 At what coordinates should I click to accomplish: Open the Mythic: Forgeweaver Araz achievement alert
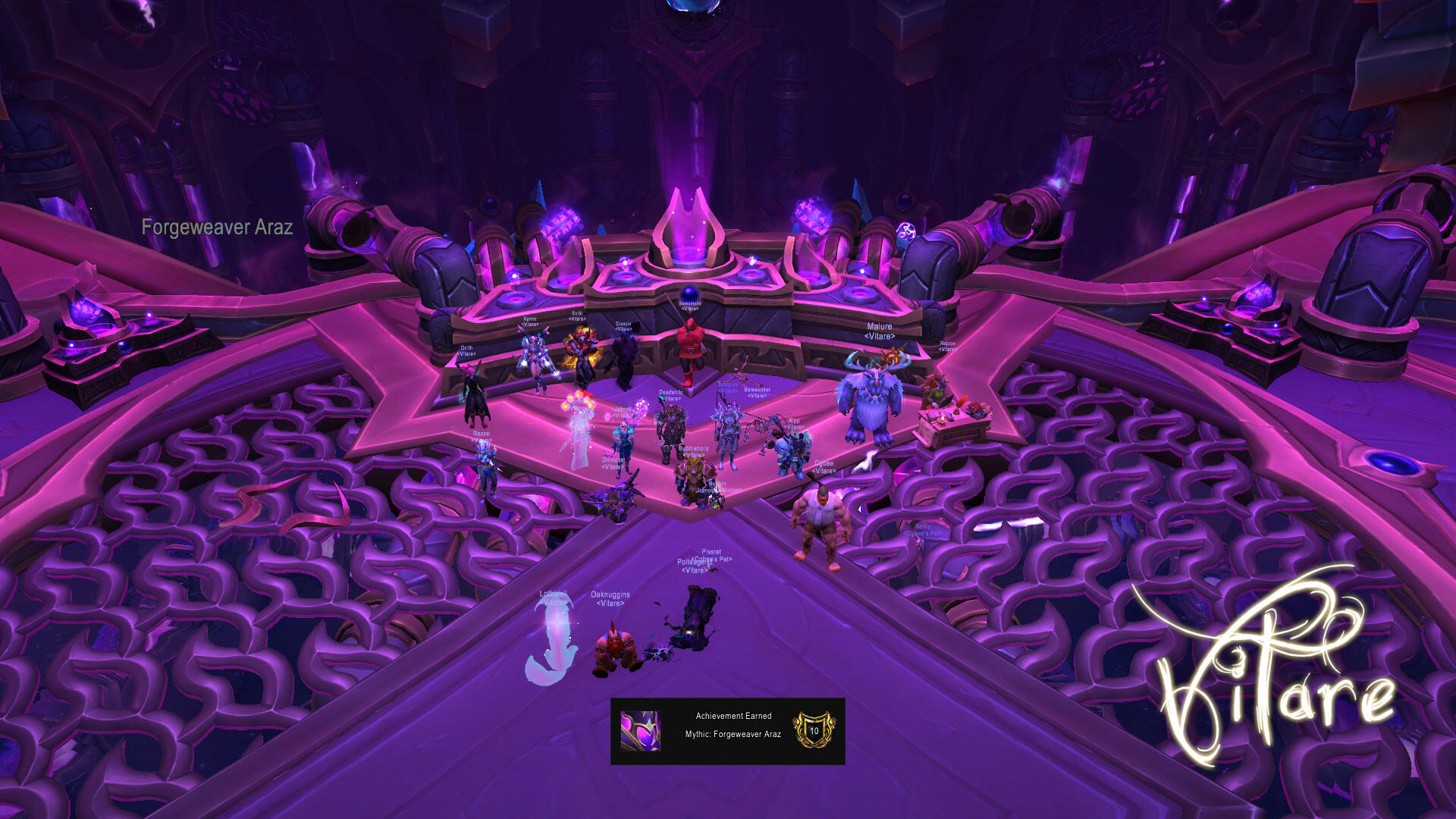728,731
